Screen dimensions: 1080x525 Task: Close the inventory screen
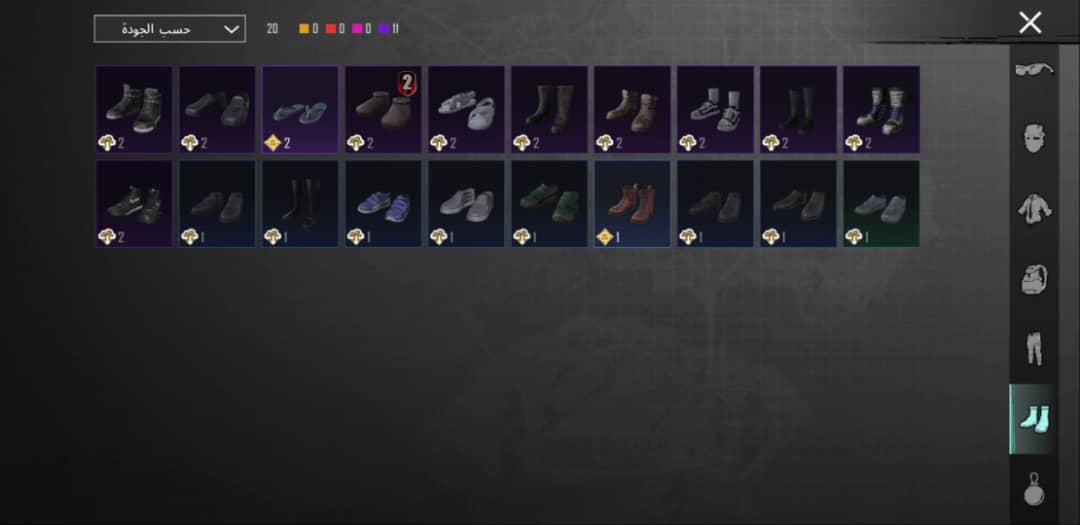tap(1030, 23)
